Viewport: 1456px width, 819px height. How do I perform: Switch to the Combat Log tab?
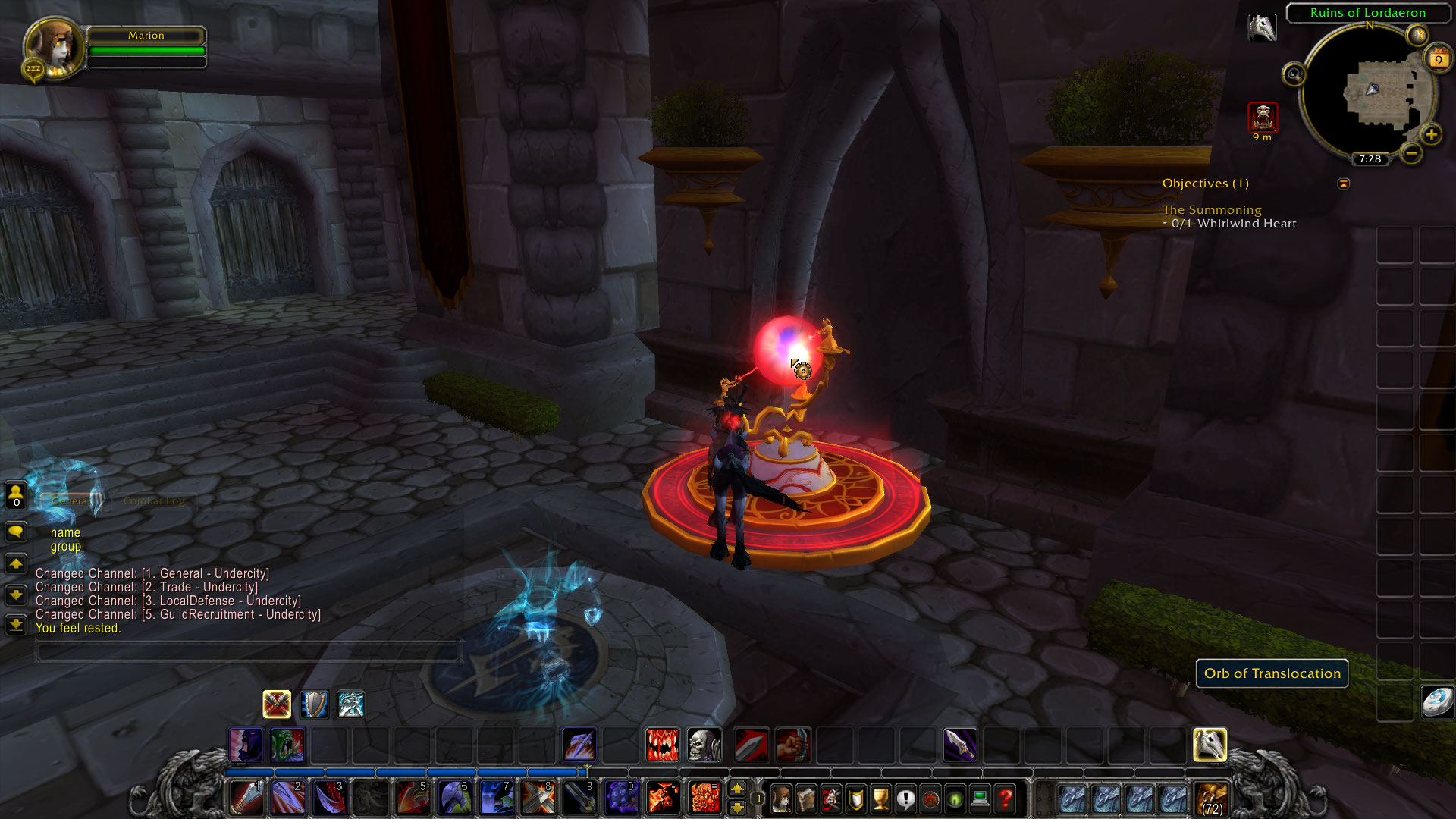tap(154, 500)
